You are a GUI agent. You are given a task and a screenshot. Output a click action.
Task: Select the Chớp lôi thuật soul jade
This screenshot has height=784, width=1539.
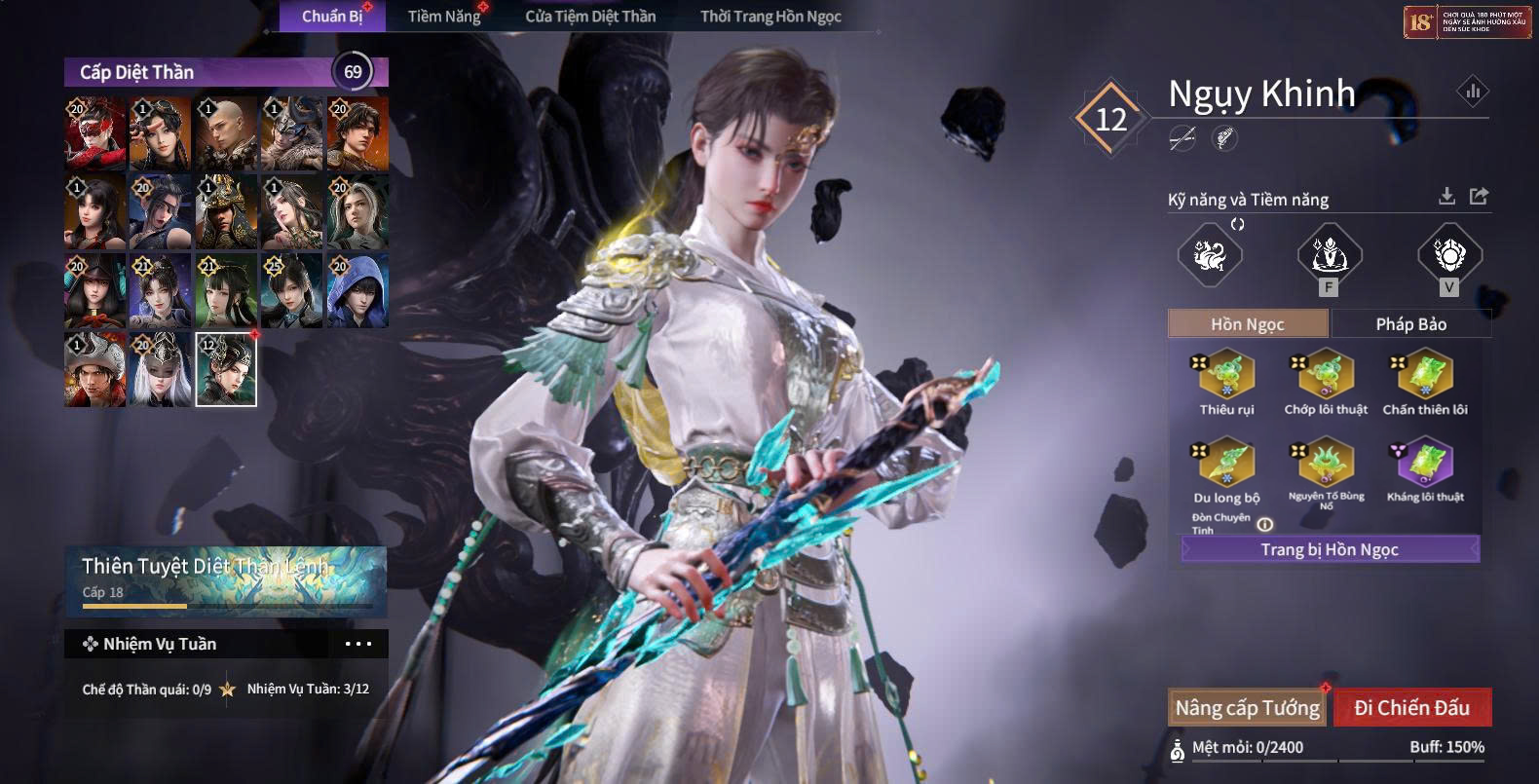click(1326, 377)
